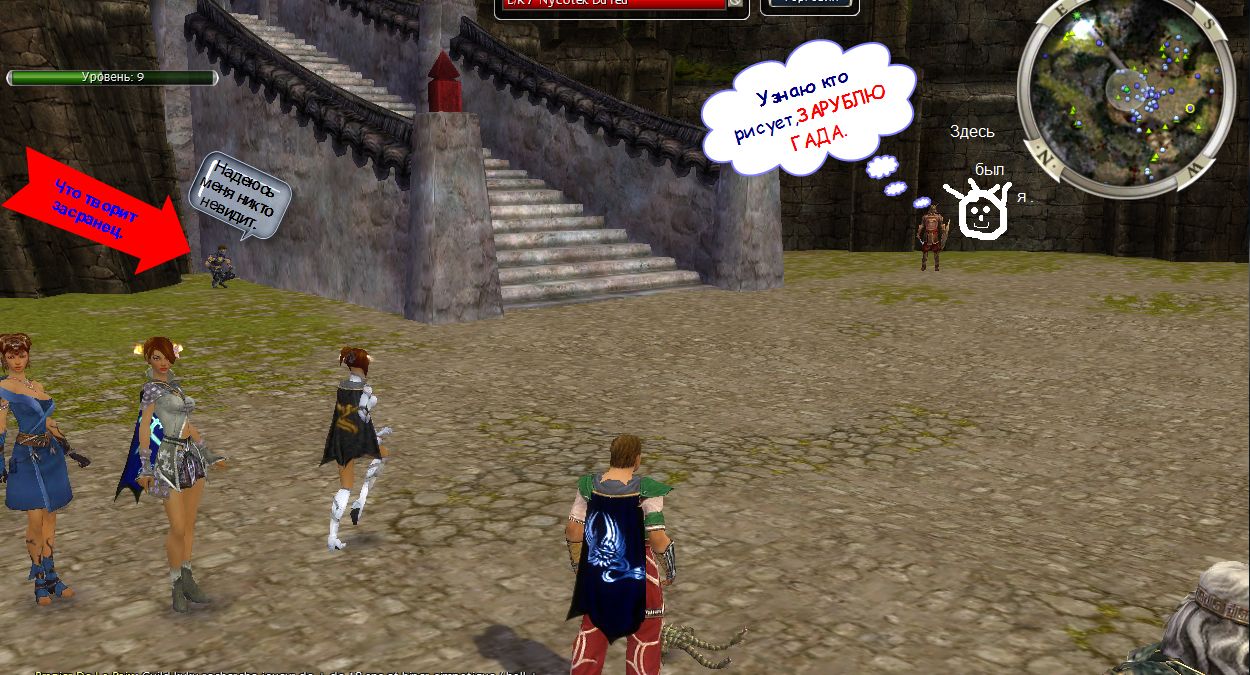Select the yellow-ringed dot on the compass
Viewport: 1250px width, 675px height.
tap(1190, 108)
